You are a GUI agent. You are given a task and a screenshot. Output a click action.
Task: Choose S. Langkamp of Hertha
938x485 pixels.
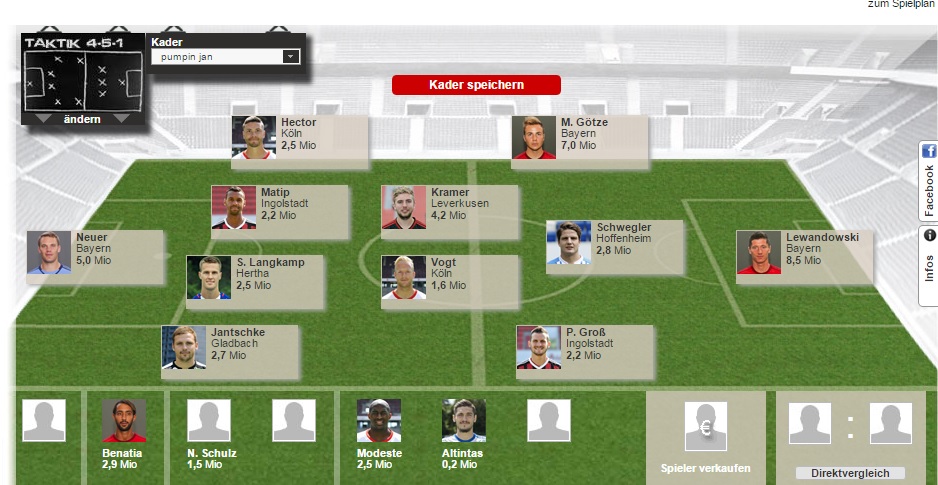click(x=254, y=277)
